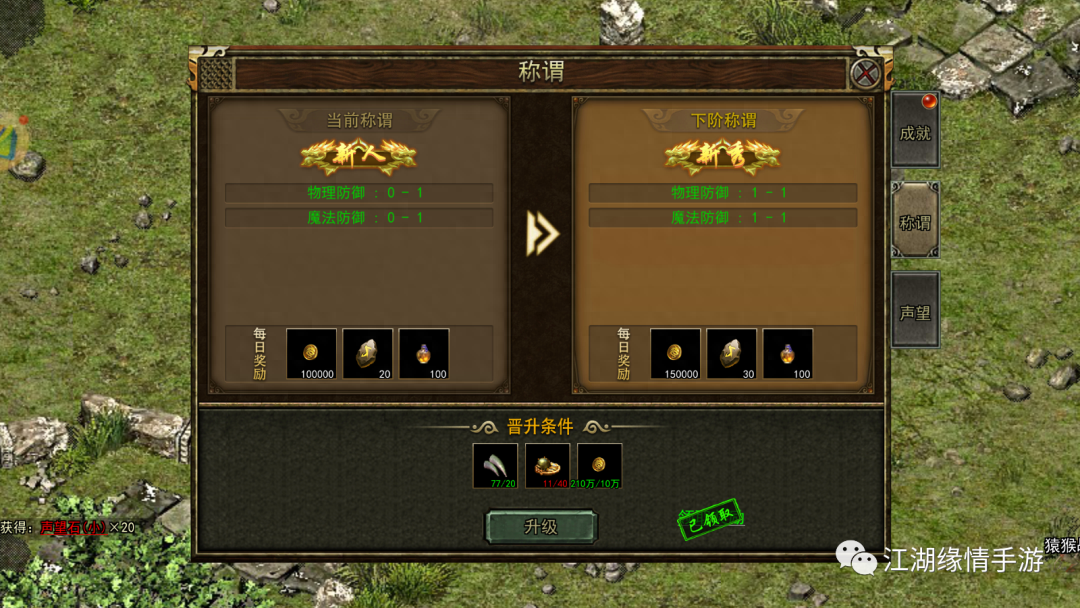Click the green 已领取 claimed stamp
The height and width of the screenshot is (608, 1080).
711,519
